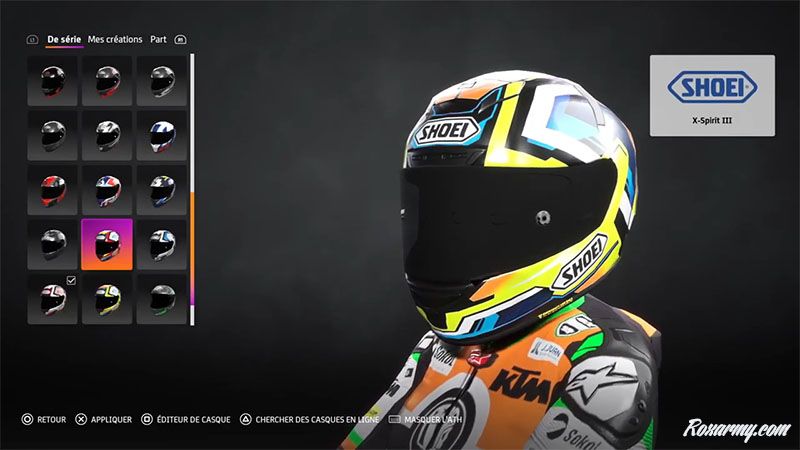The image size is (800, 450).
Task: Open the partially visible Part tab
Action: (158, 39)
